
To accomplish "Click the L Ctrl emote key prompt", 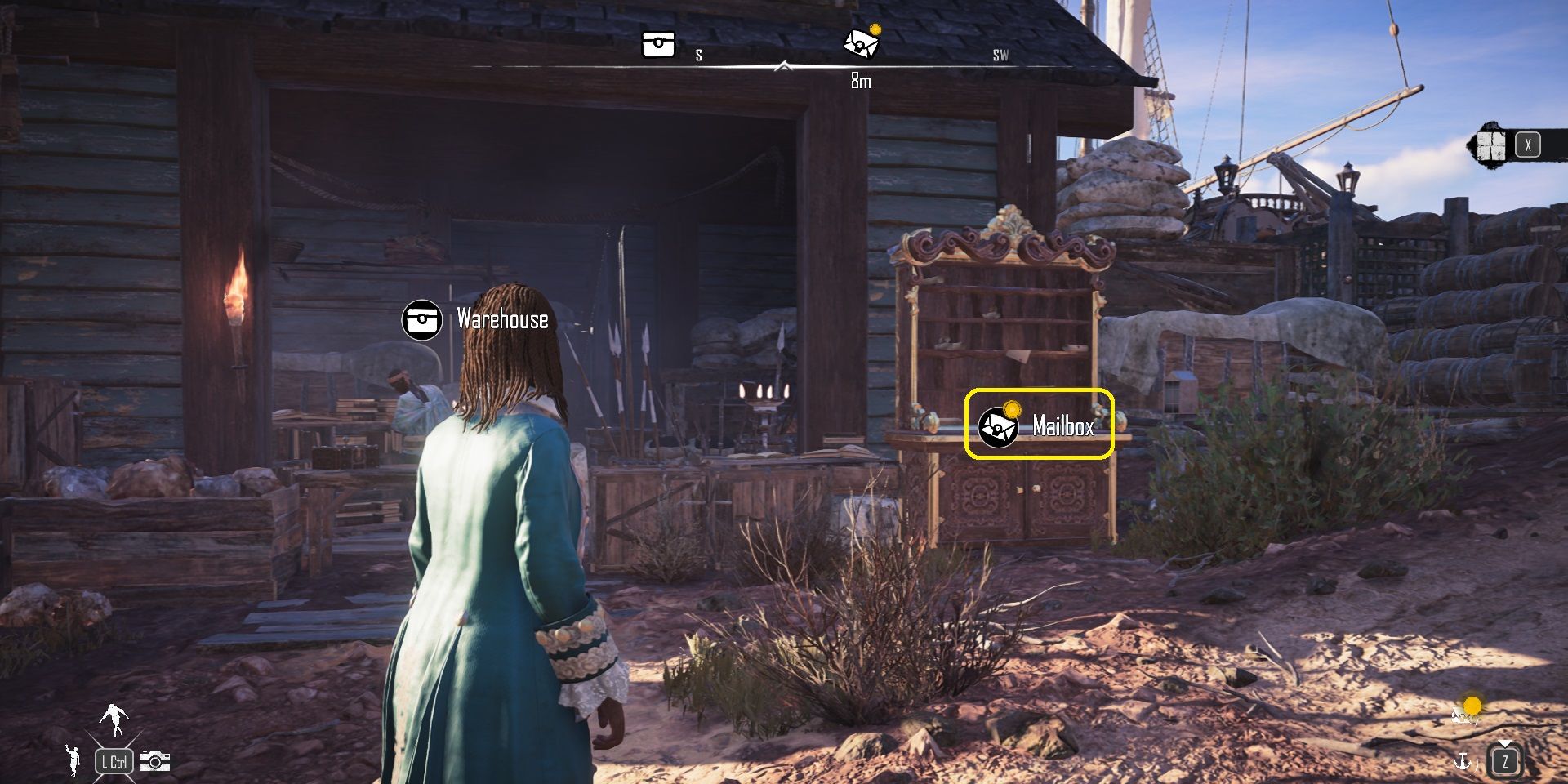I will coord(114,761).
